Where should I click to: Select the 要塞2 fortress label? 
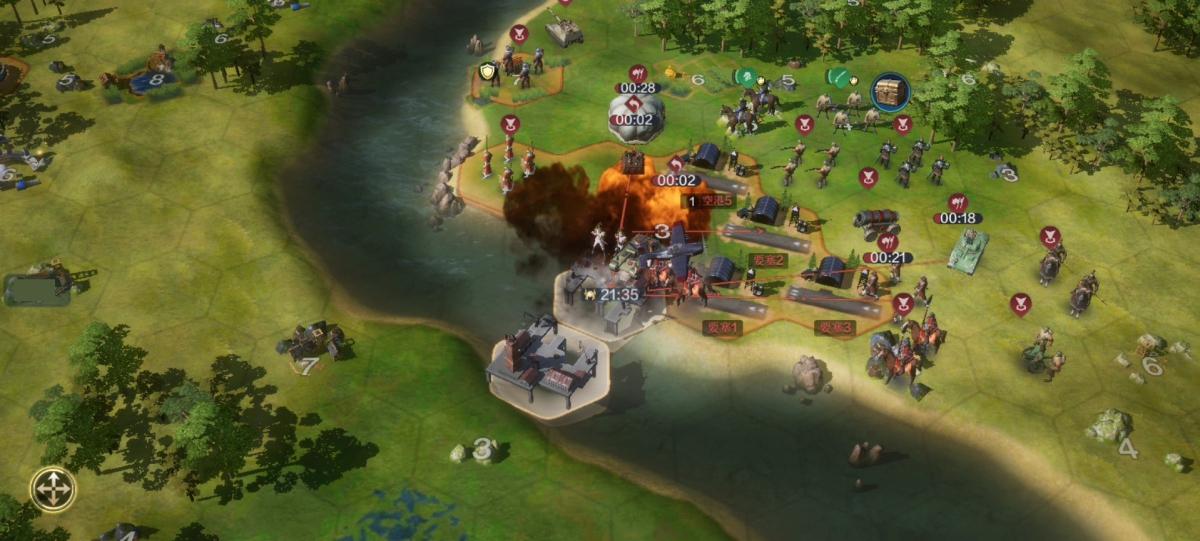click(768, 260)
